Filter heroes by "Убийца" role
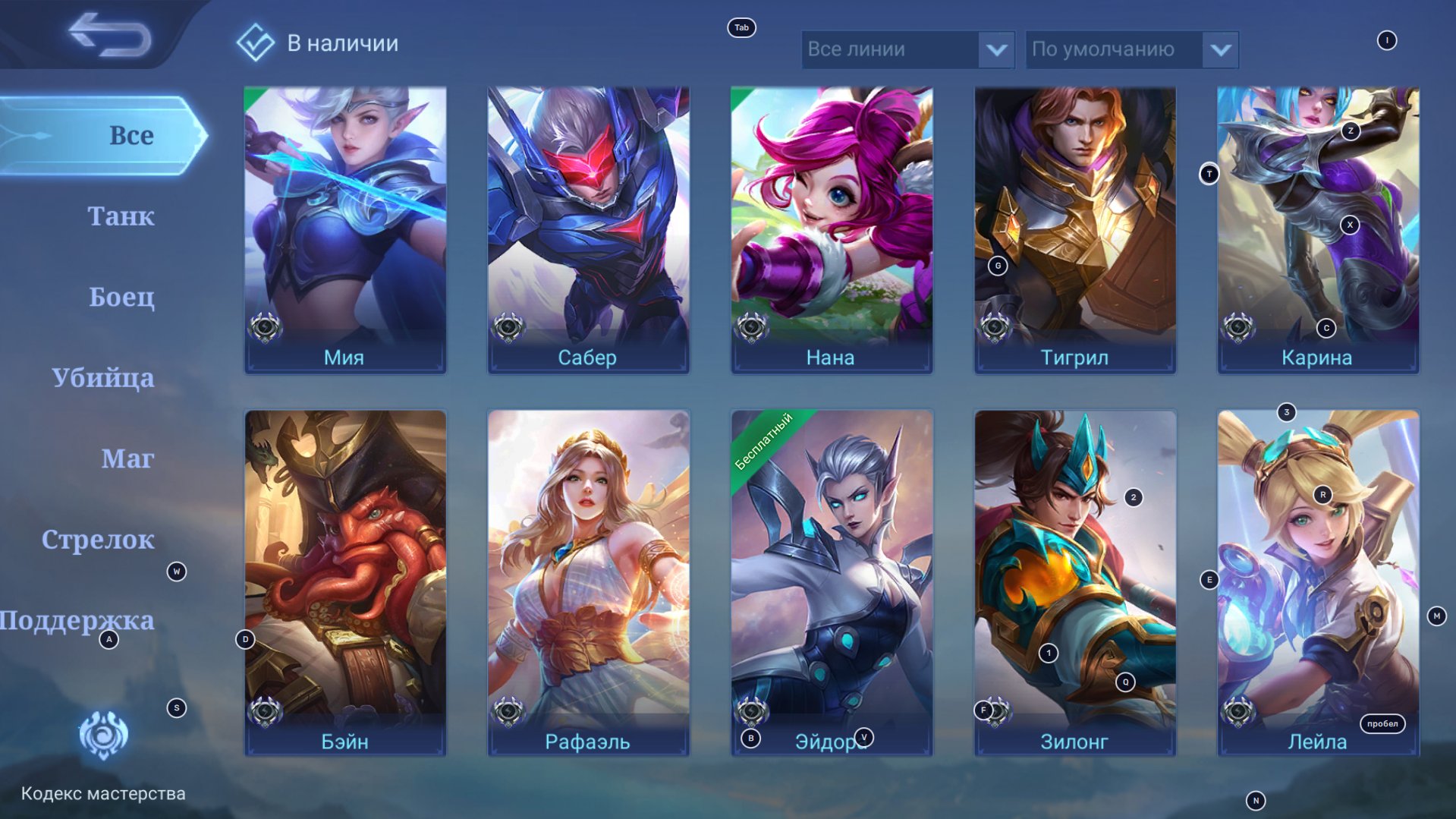The height and width of the screenshot is (819, 1456). pos(103,377)
